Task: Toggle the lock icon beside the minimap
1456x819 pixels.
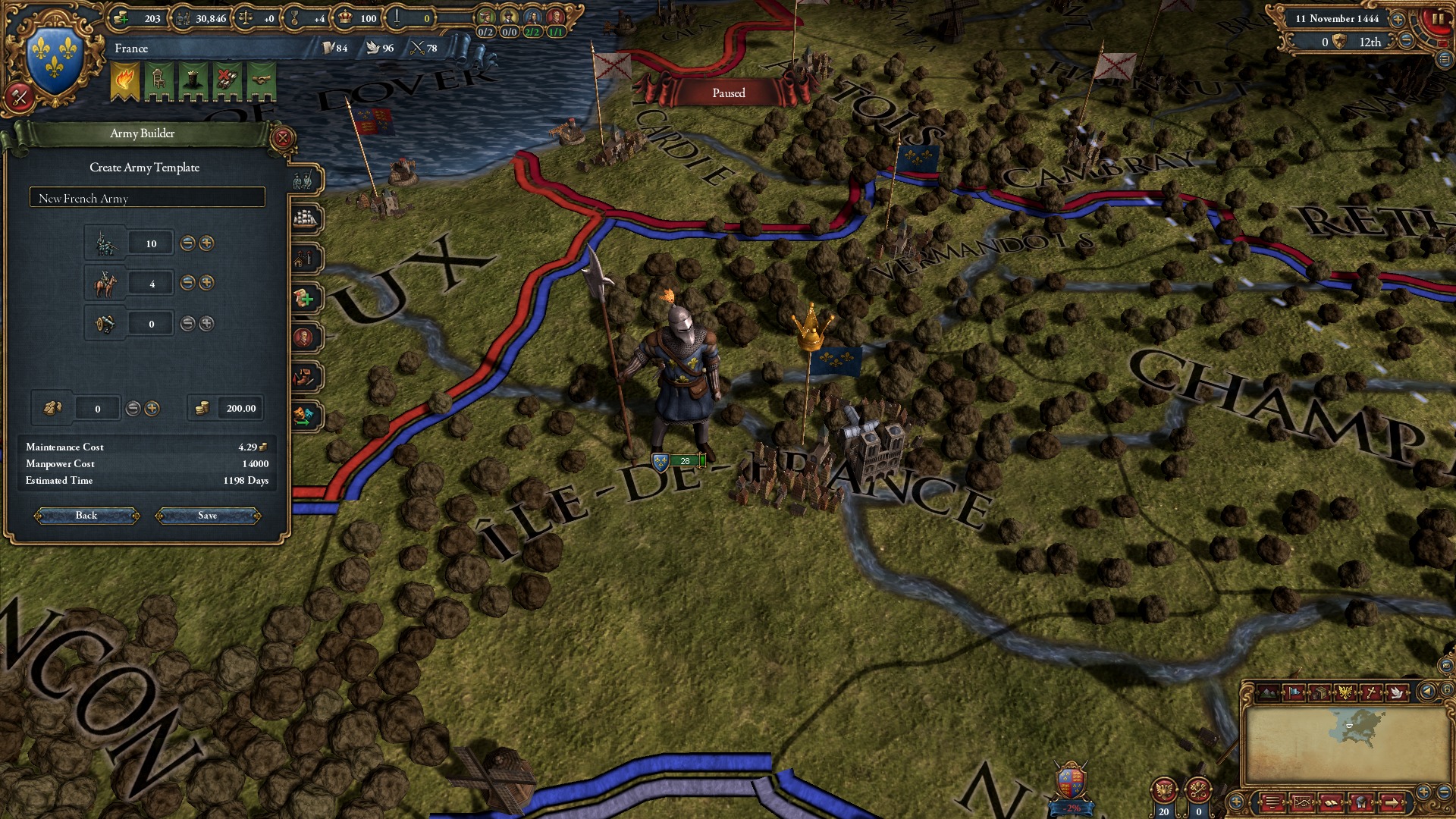Action: (x=1447, y=691)
